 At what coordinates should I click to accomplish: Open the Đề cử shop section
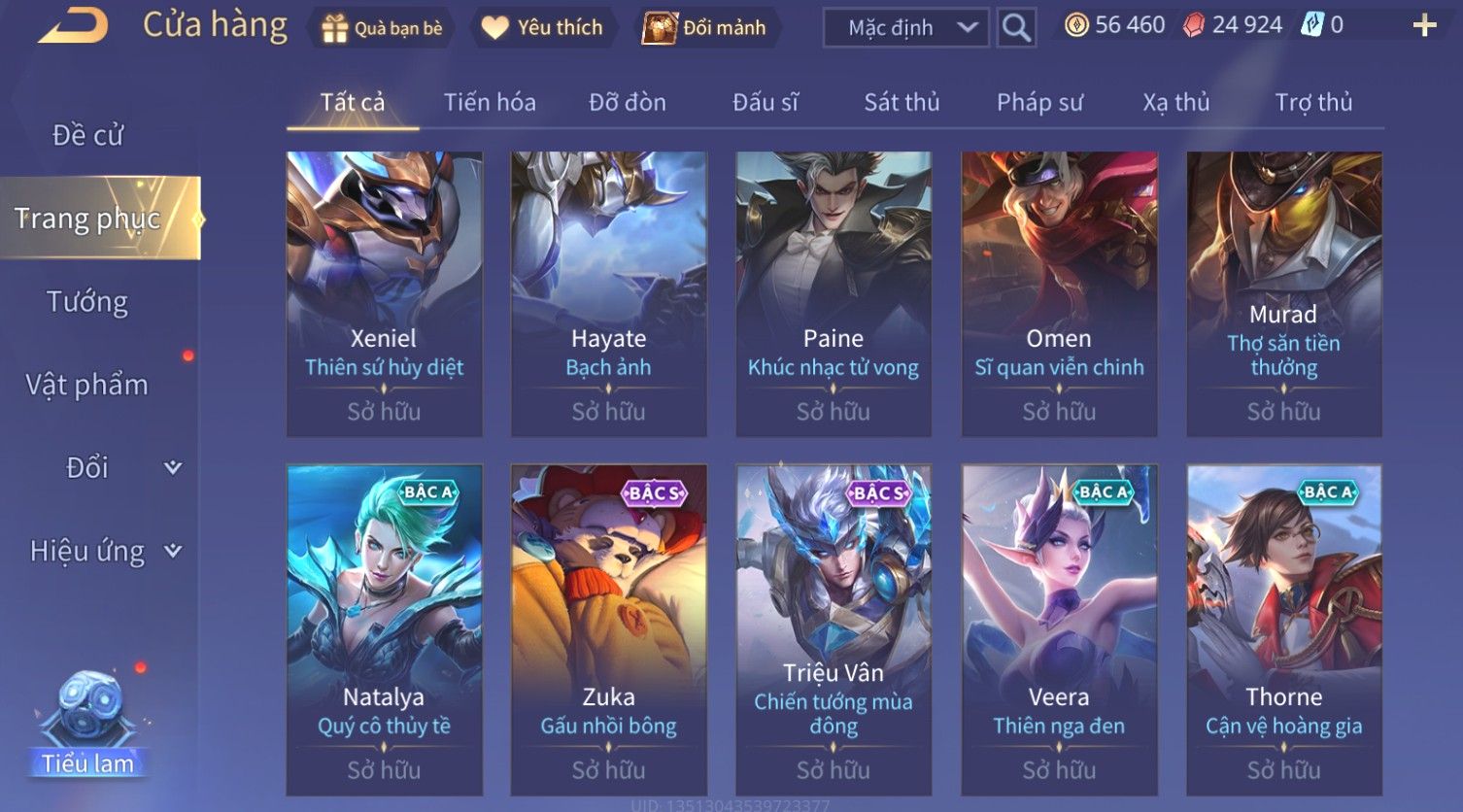pyautogui.click(x=87, y=135)
